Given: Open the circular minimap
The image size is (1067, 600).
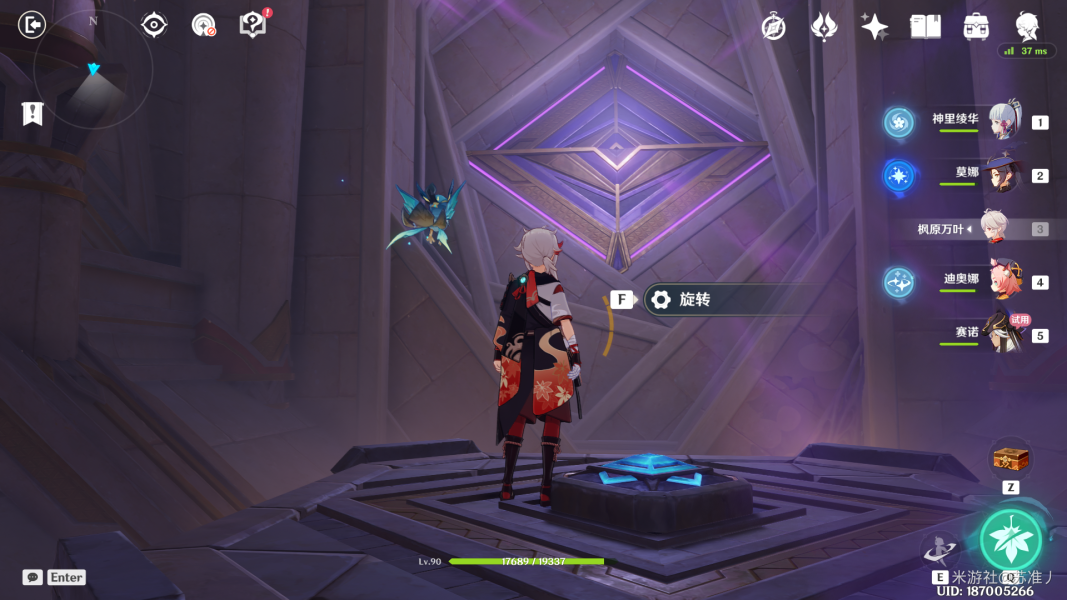Looking at the screenshot, I should point(93,70).
